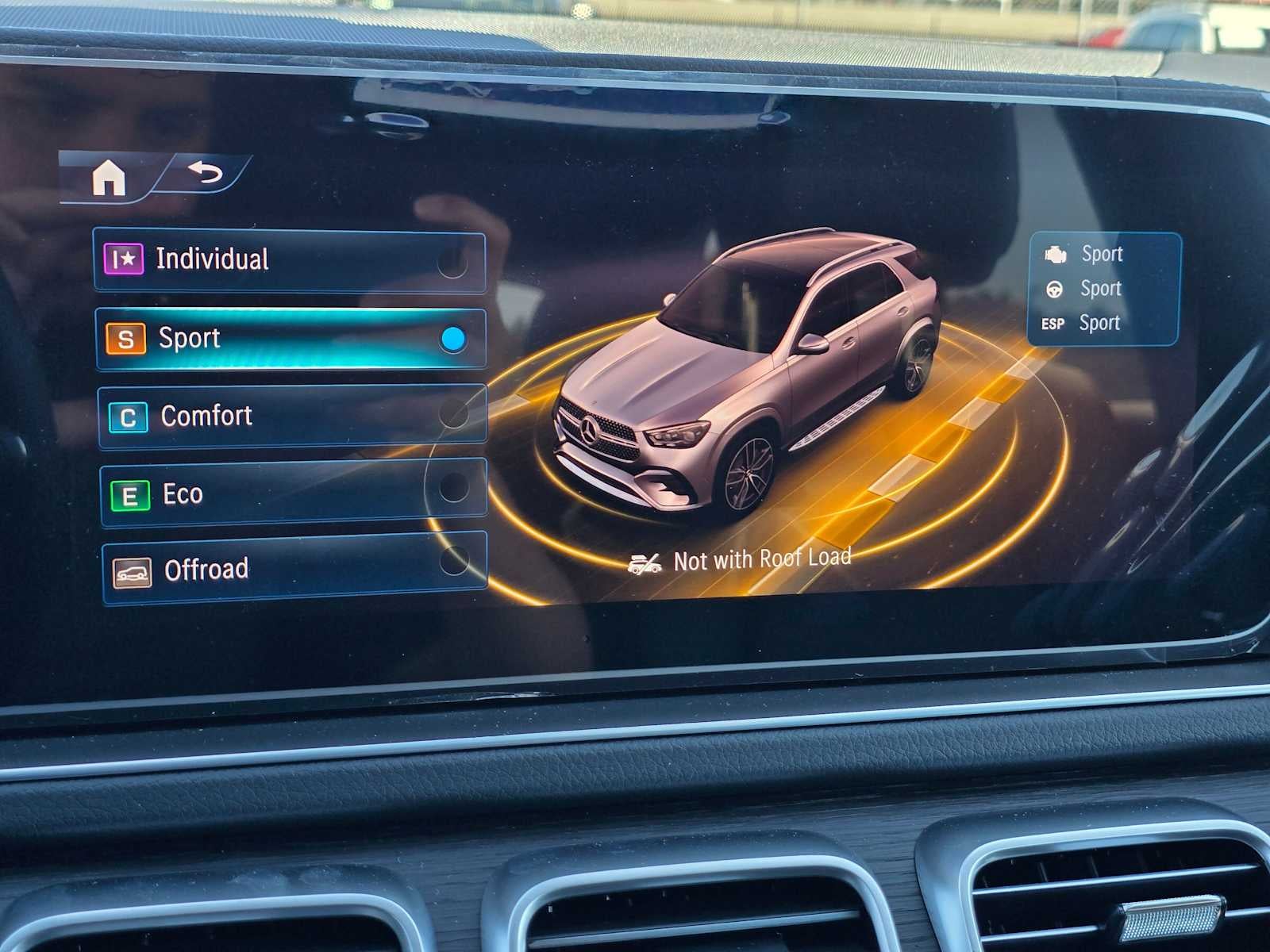This screenshot has height=952, width=1270.
Task: Tap the ESP Sport indicator
Action: pos(1053,323)
